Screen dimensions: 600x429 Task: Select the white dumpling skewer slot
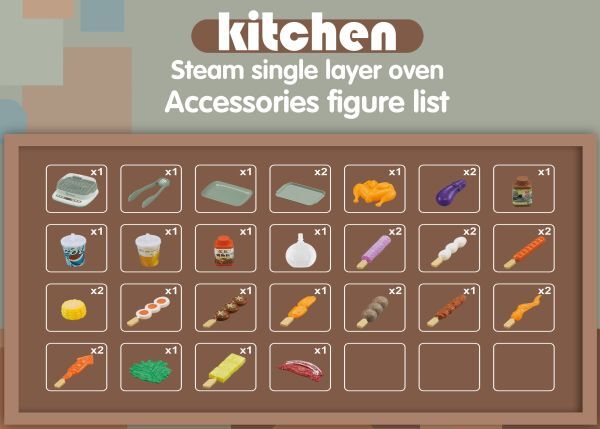pos(448,248)
